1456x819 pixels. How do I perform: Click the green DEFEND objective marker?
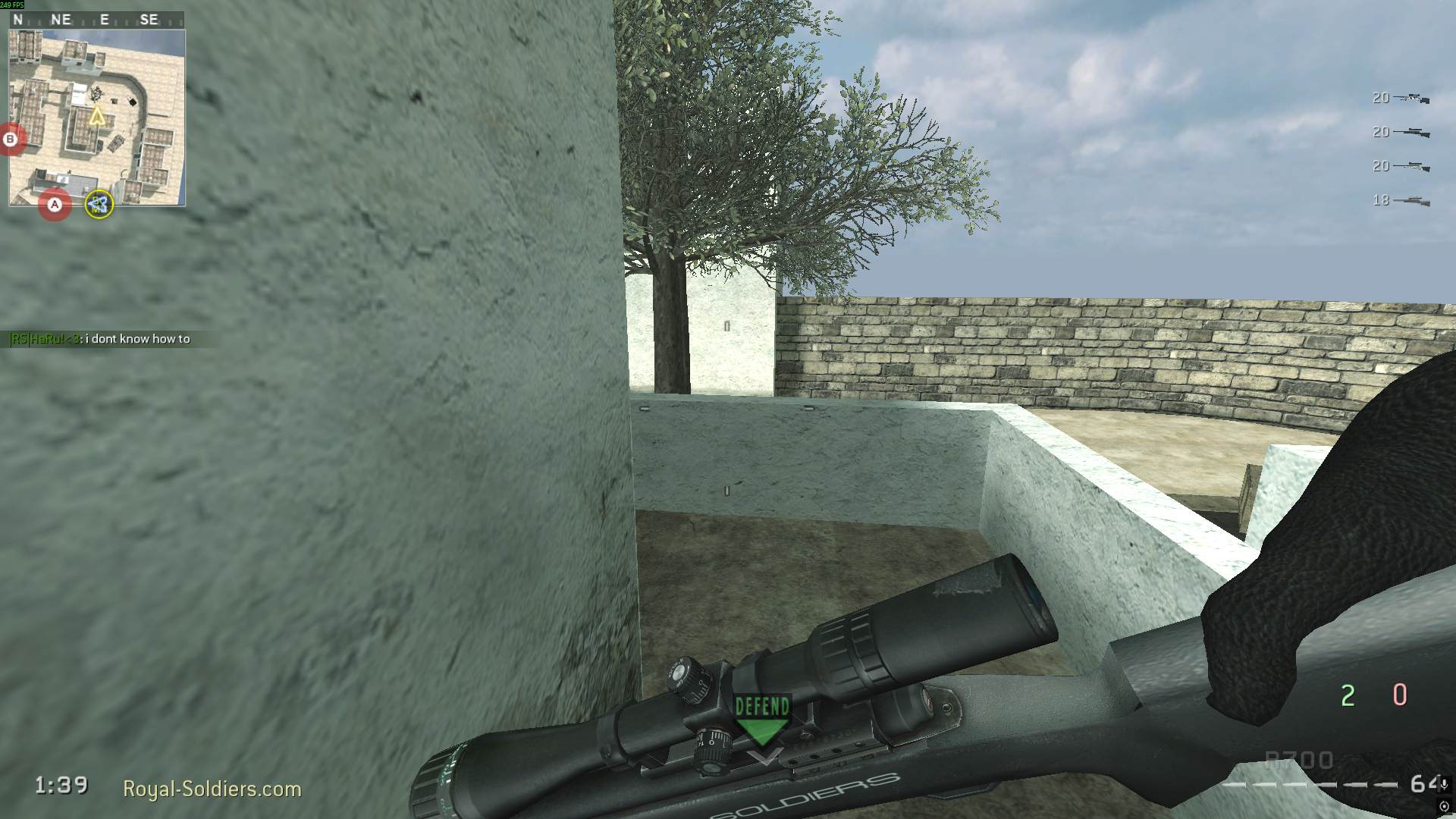click(x=761, y=711)
